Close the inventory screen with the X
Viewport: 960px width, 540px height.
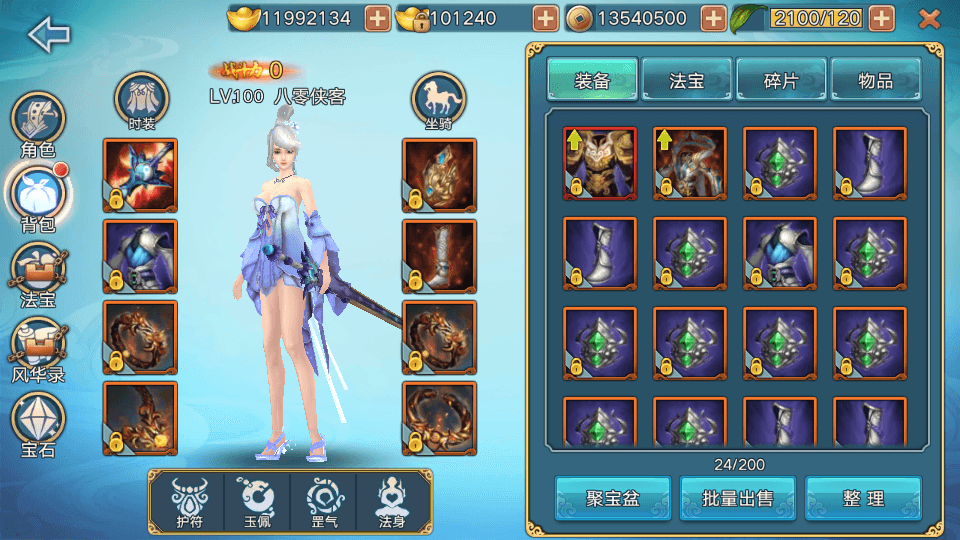929,18
